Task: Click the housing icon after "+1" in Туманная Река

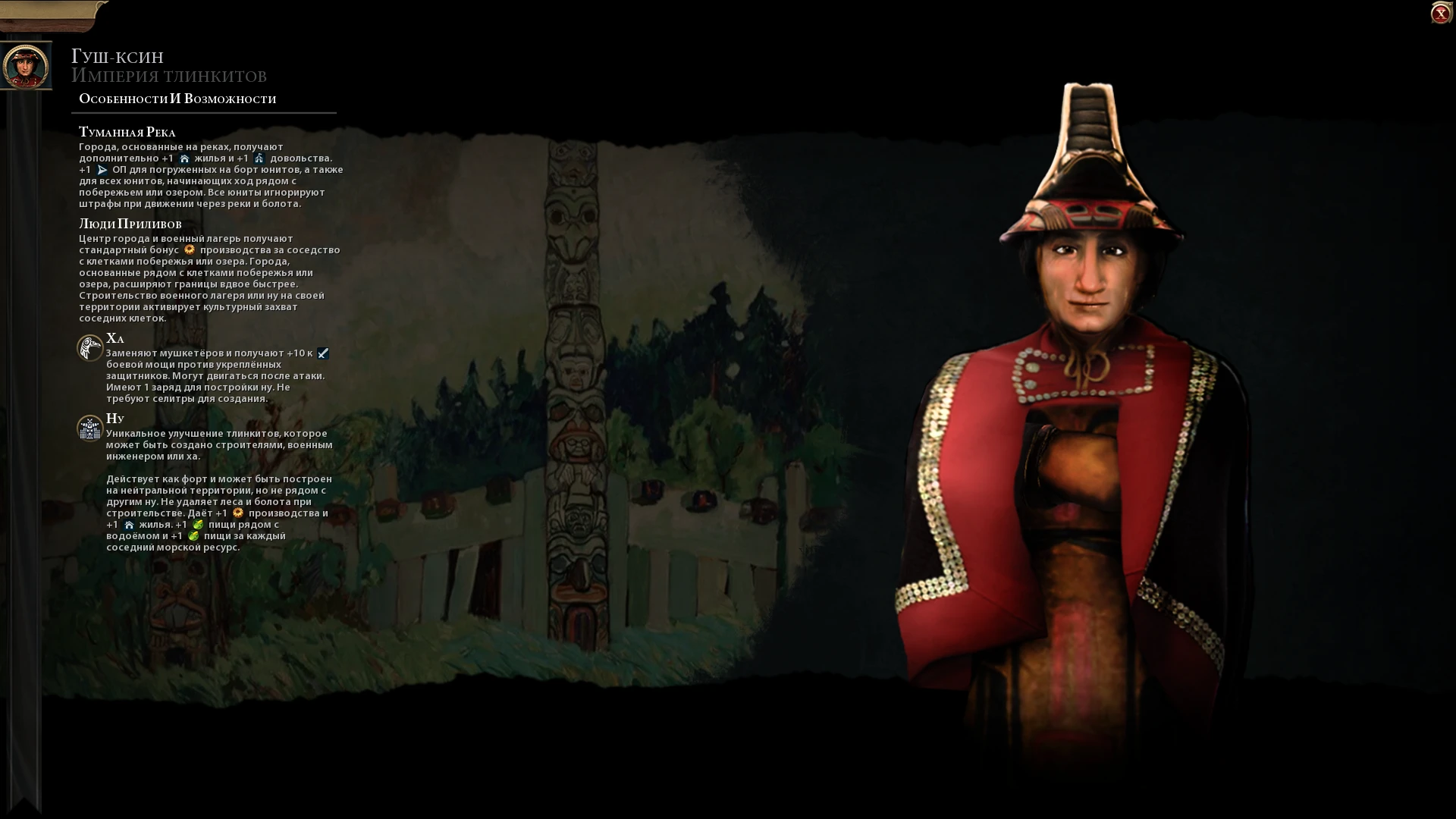Action: [185, 158]
